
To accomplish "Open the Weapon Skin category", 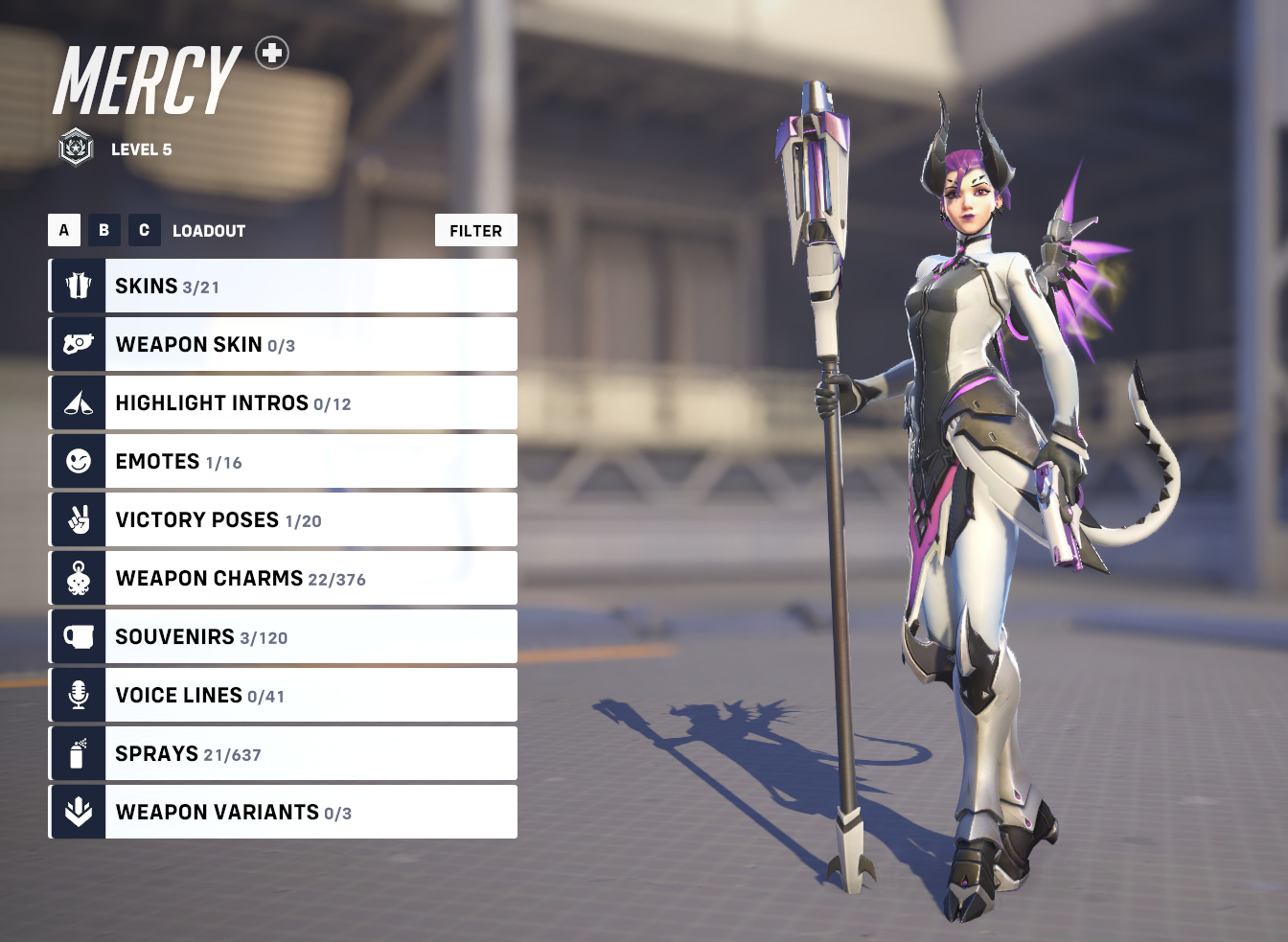I will pos(283,344).
